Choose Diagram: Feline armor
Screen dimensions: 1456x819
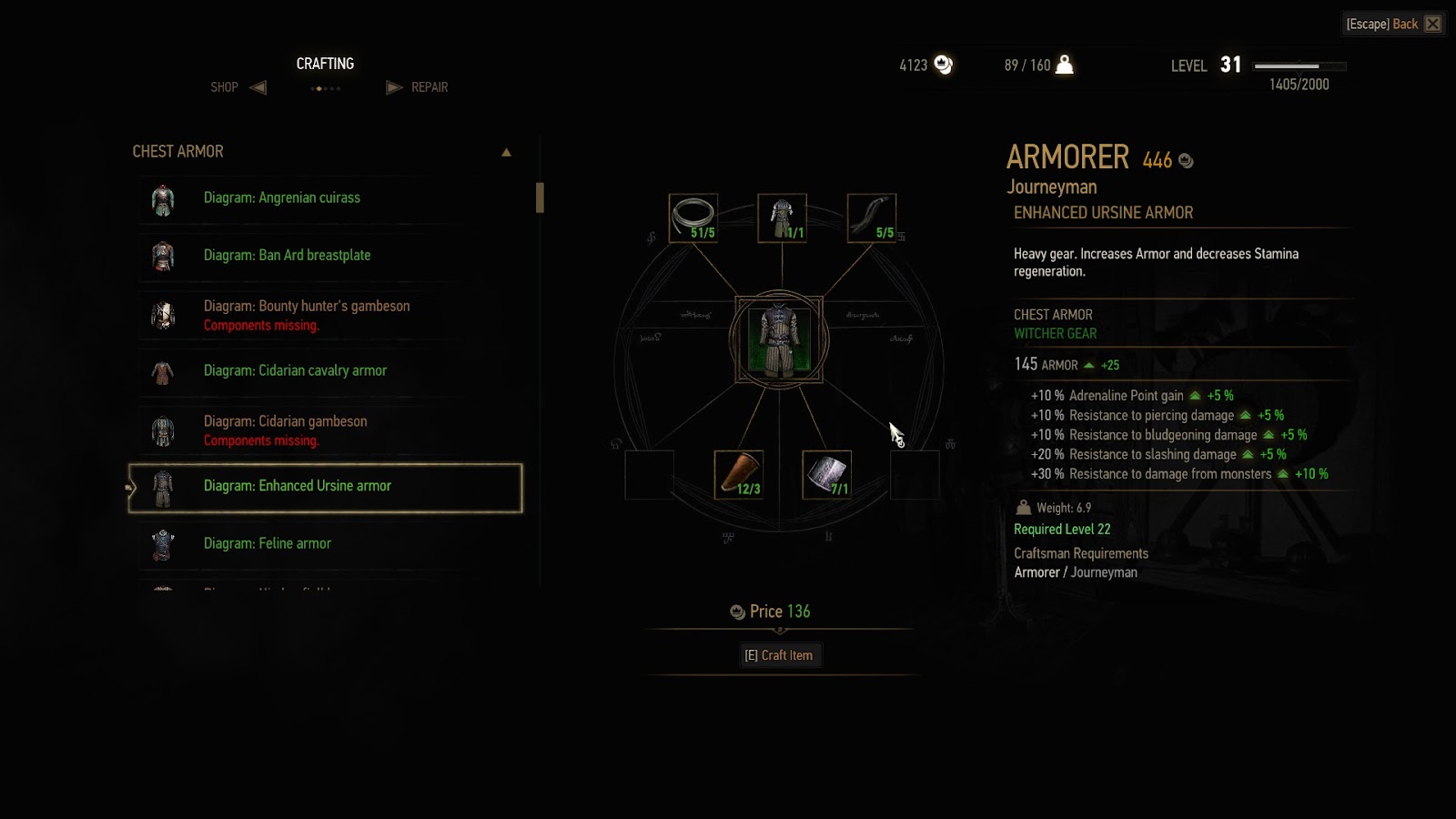(267, 544)
